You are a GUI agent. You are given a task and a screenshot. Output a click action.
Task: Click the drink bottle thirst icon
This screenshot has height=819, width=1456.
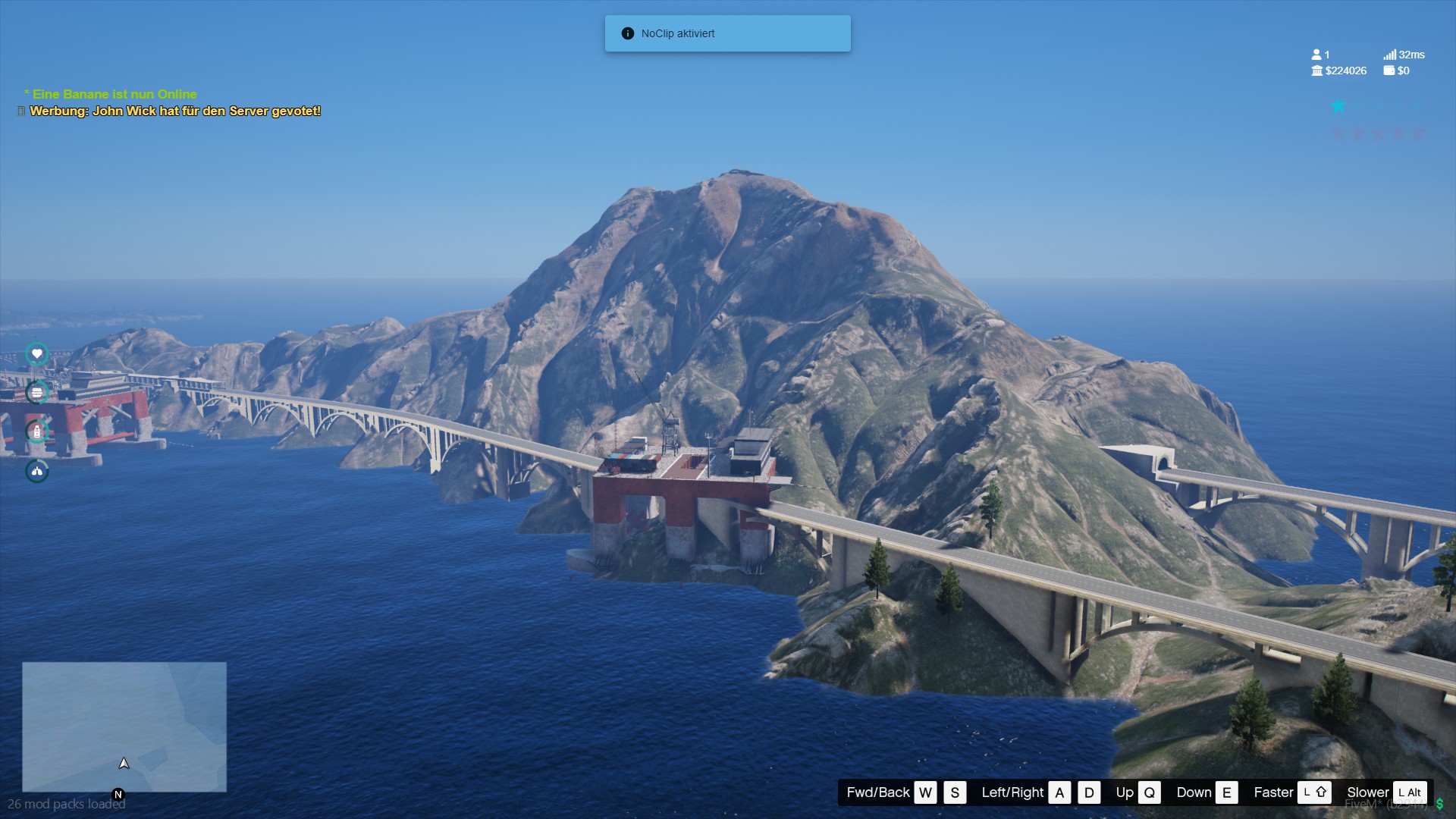36,431
